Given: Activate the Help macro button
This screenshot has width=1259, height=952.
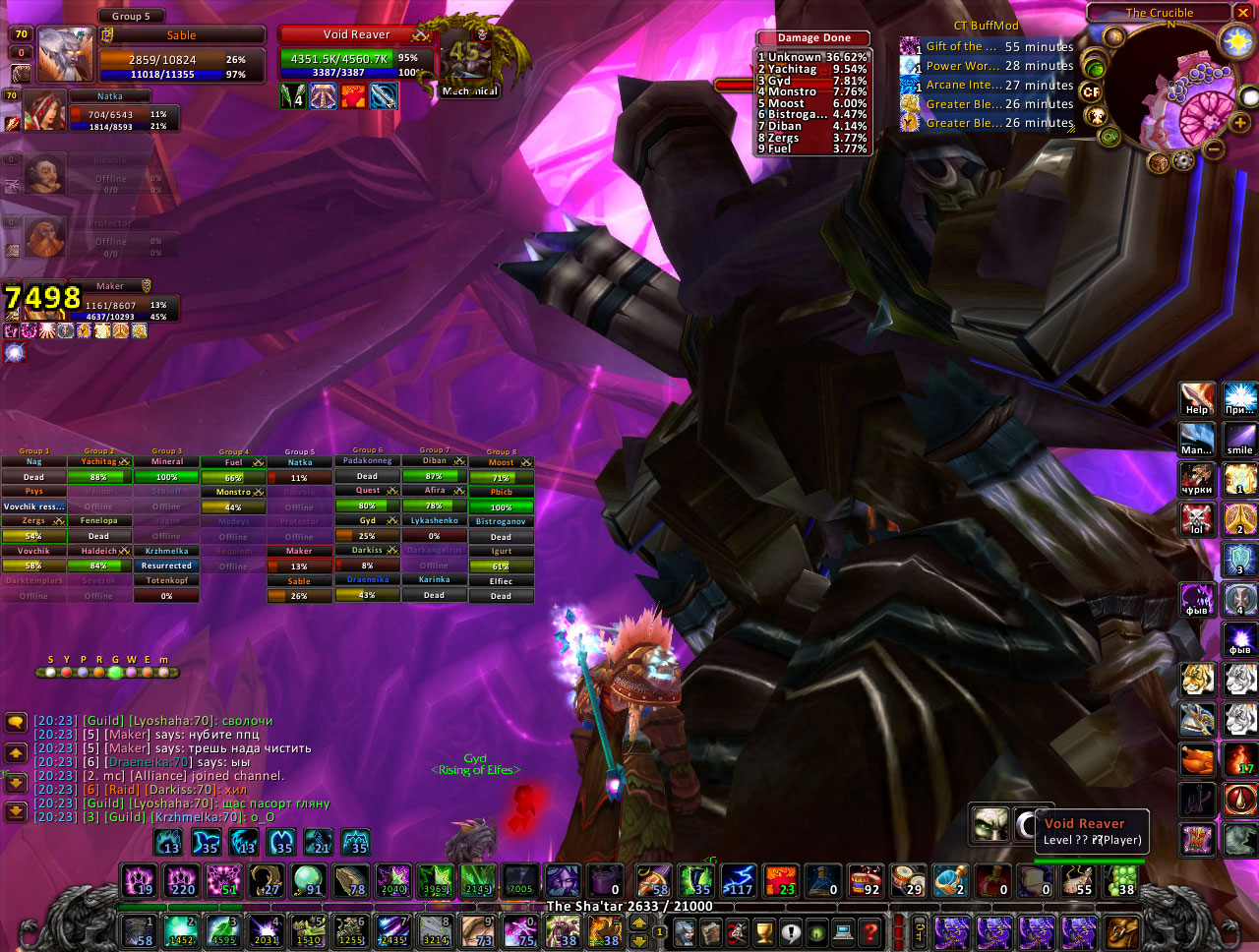Looking at the screenshot, I should 1196,399.
